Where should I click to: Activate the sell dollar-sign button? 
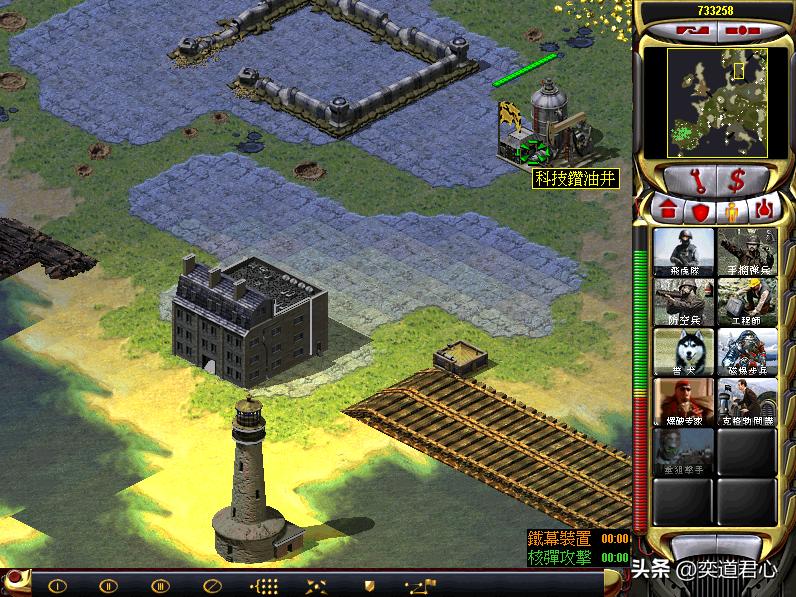(x=738, y=180)
